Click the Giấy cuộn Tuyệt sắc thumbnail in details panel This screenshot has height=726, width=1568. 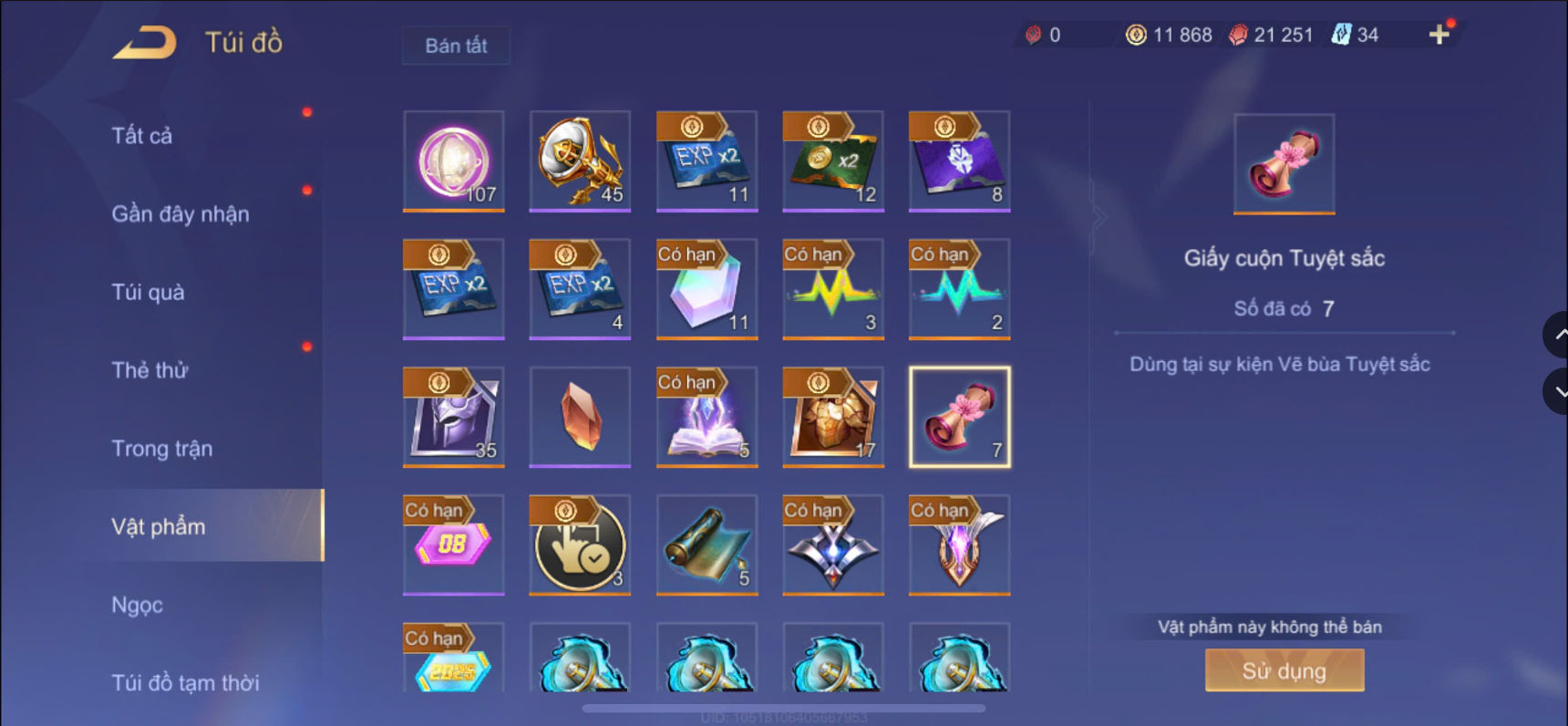[x=1283, y=164]
